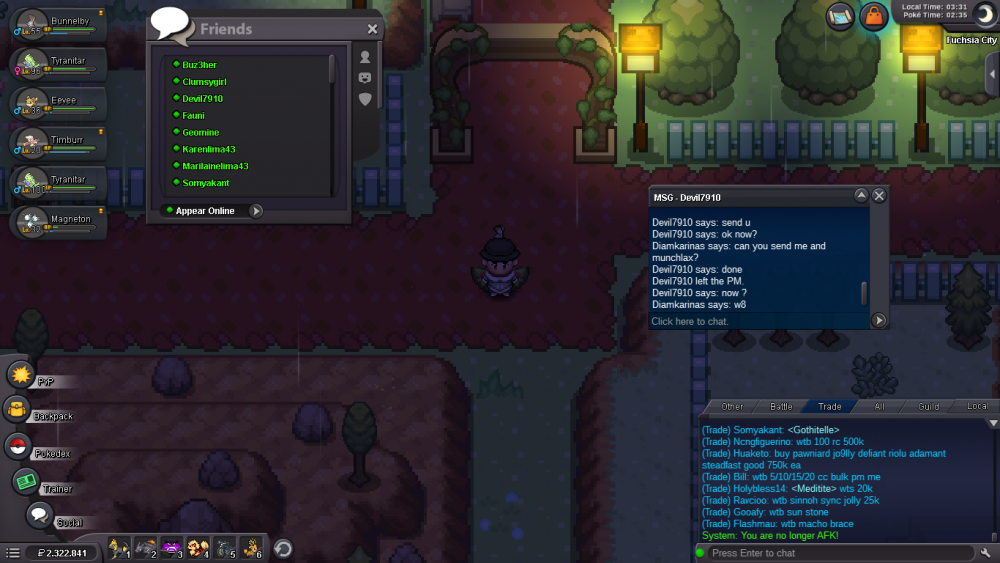Select the All chat tab
The width and height of the screenshot is (1000, 563).
pos(880,407)
